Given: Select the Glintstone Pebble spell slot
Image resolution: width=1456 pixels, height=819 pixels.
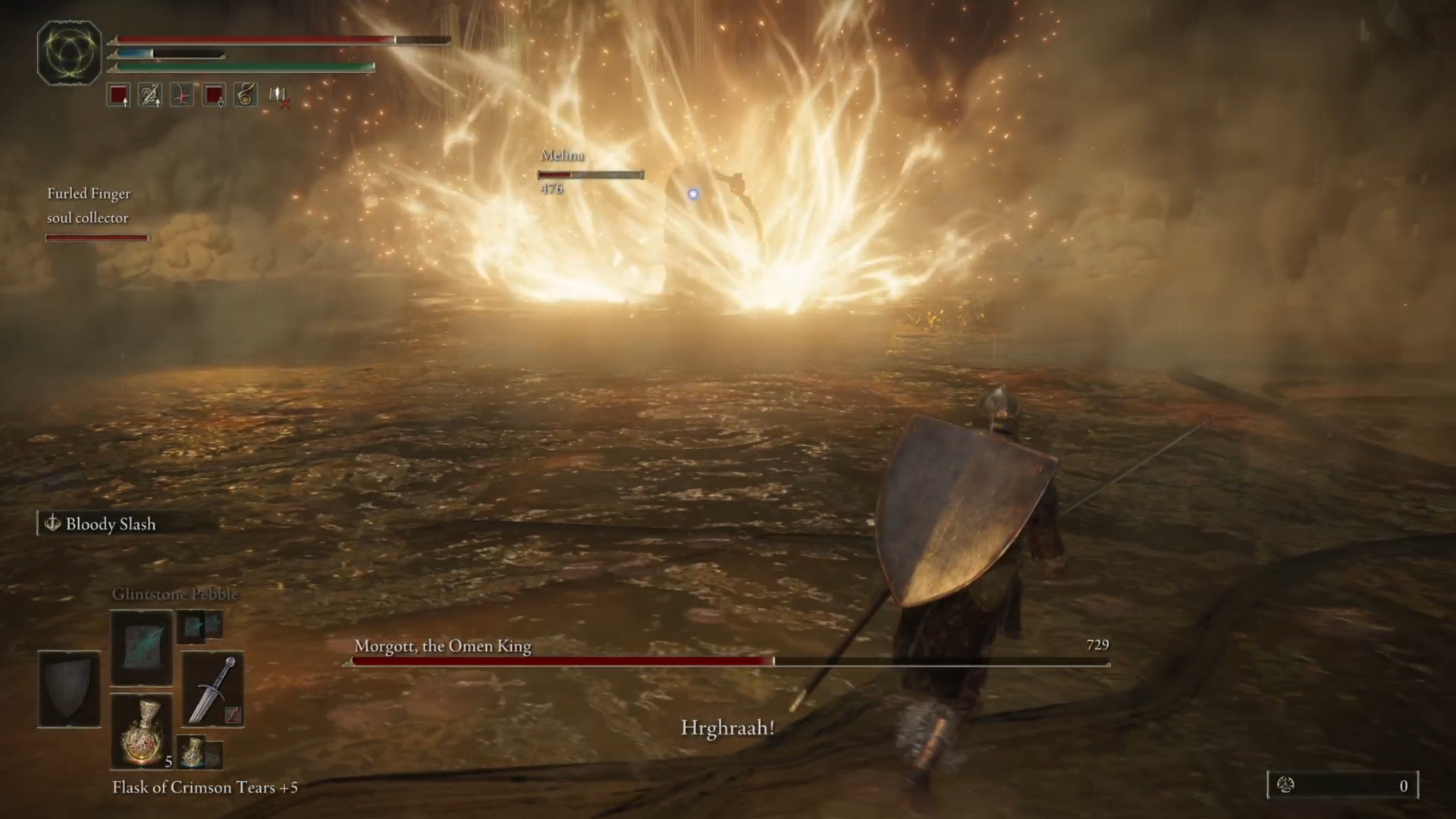Looking at the screenshot, I should tap(142, 648).
